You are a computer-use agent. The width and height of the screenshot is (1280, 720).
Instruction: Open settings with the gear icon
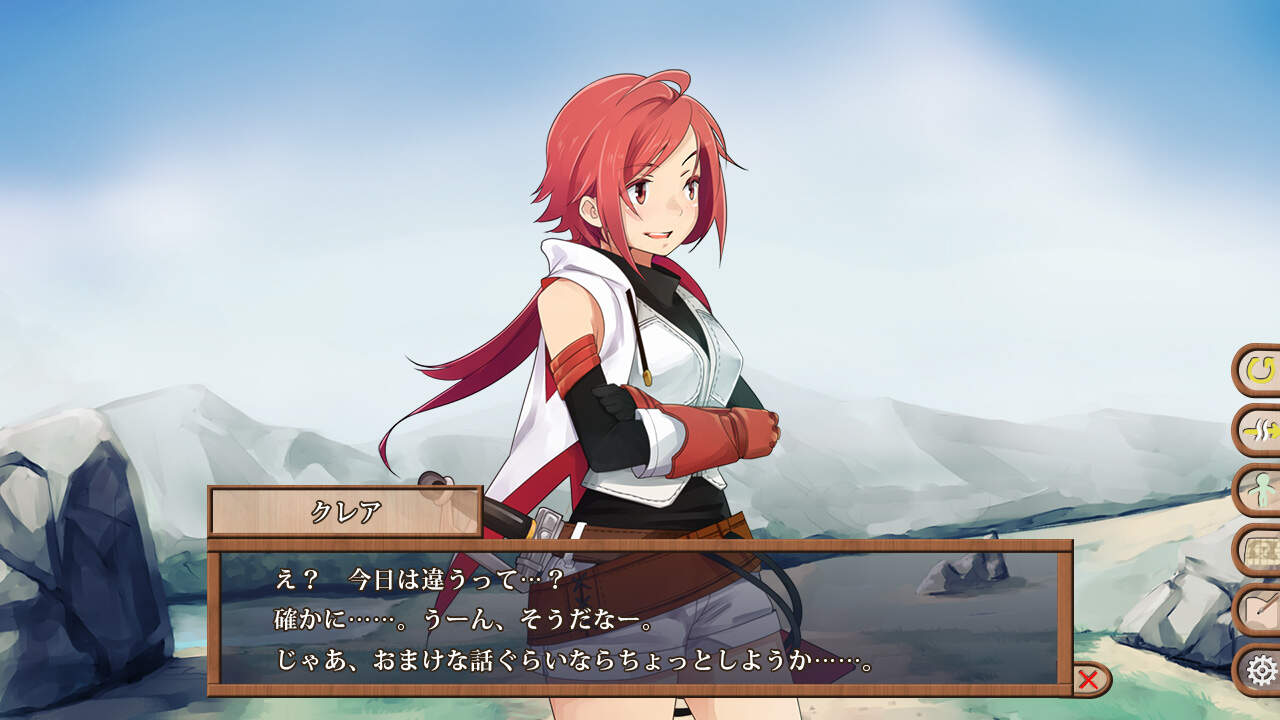(x=1262, y=669)
